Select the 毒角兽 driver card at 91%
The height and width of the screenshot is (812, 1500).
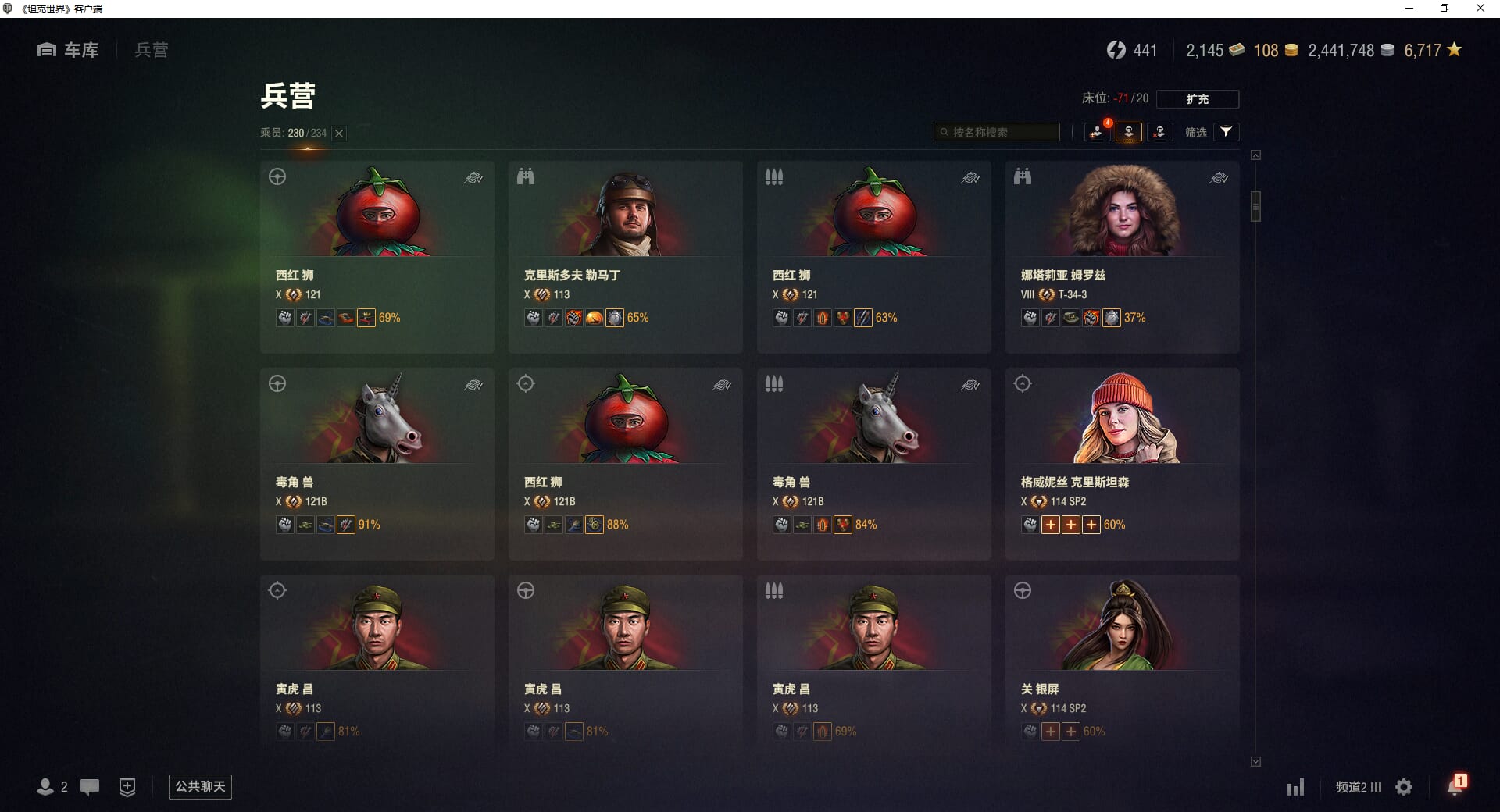click(377, 464)
